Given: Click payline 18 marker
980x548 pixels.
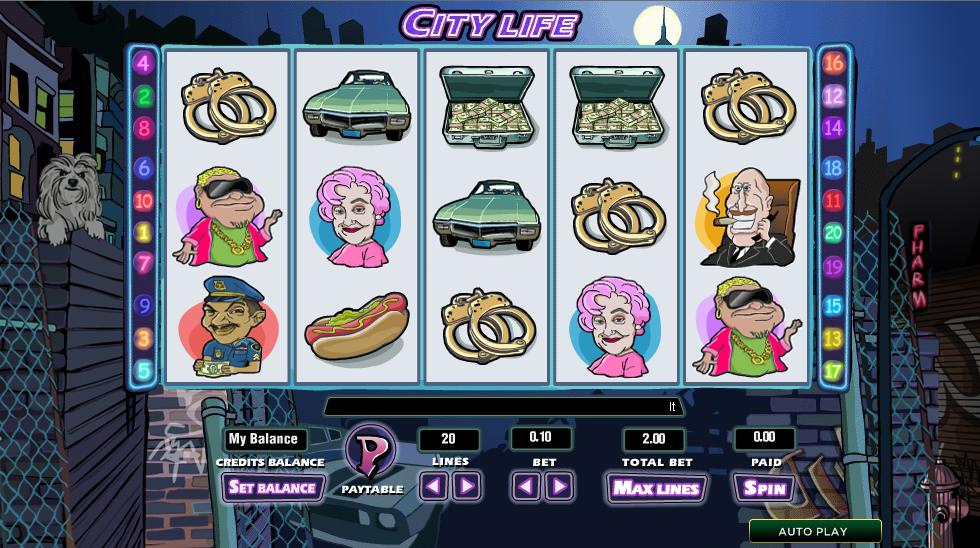Looking at the screenshot, I should (x=833, y=168).
